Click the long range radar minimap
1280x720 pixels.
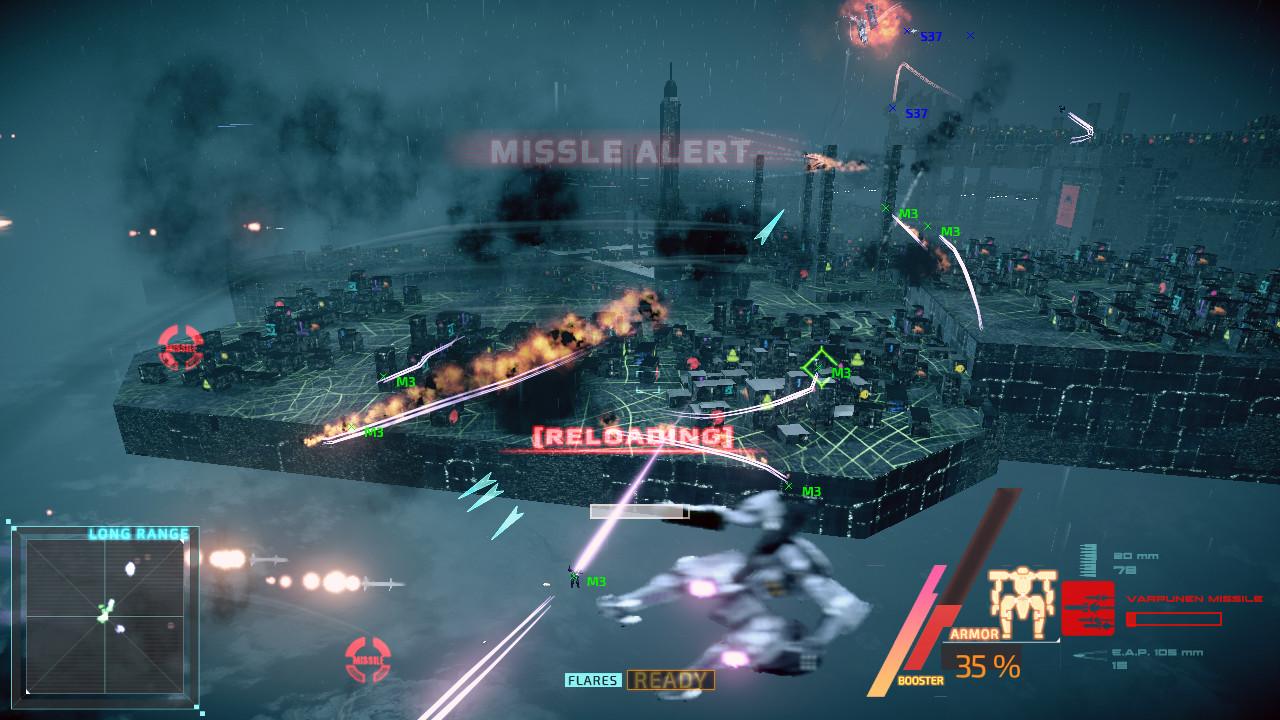(x=105, y=615)
